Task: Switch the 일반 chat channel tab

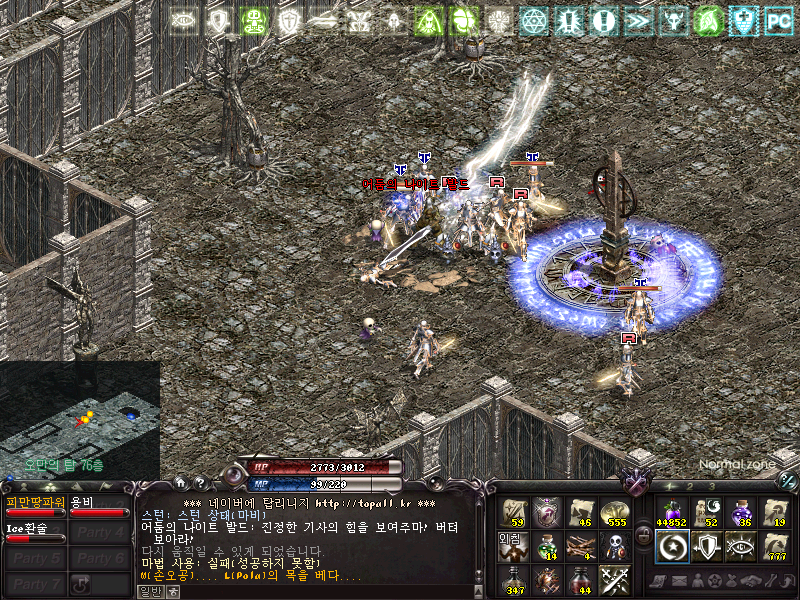Action: point(149,590)
